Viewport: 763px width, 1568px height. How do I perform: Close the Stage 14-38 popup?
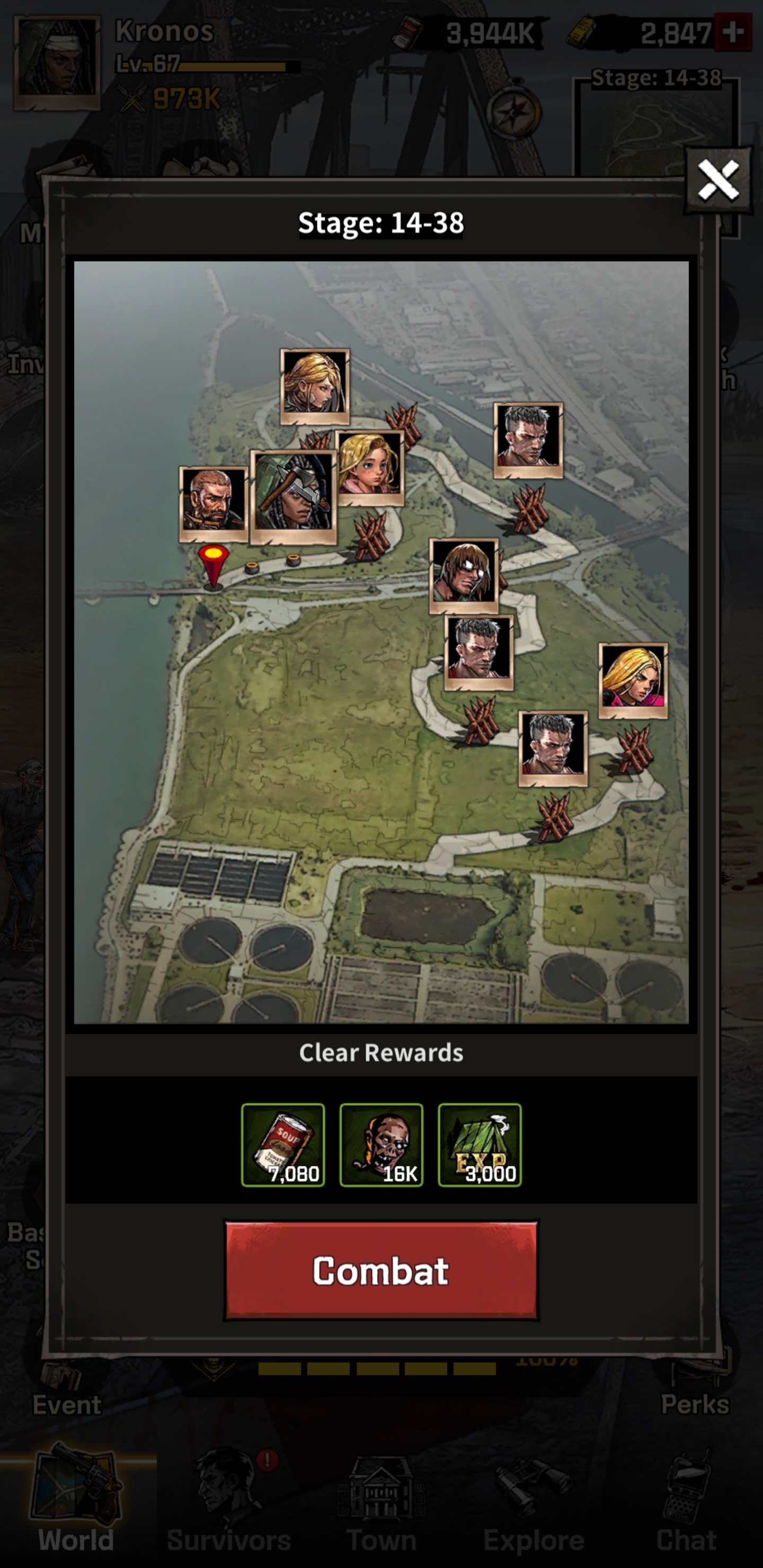click(718, 180)
